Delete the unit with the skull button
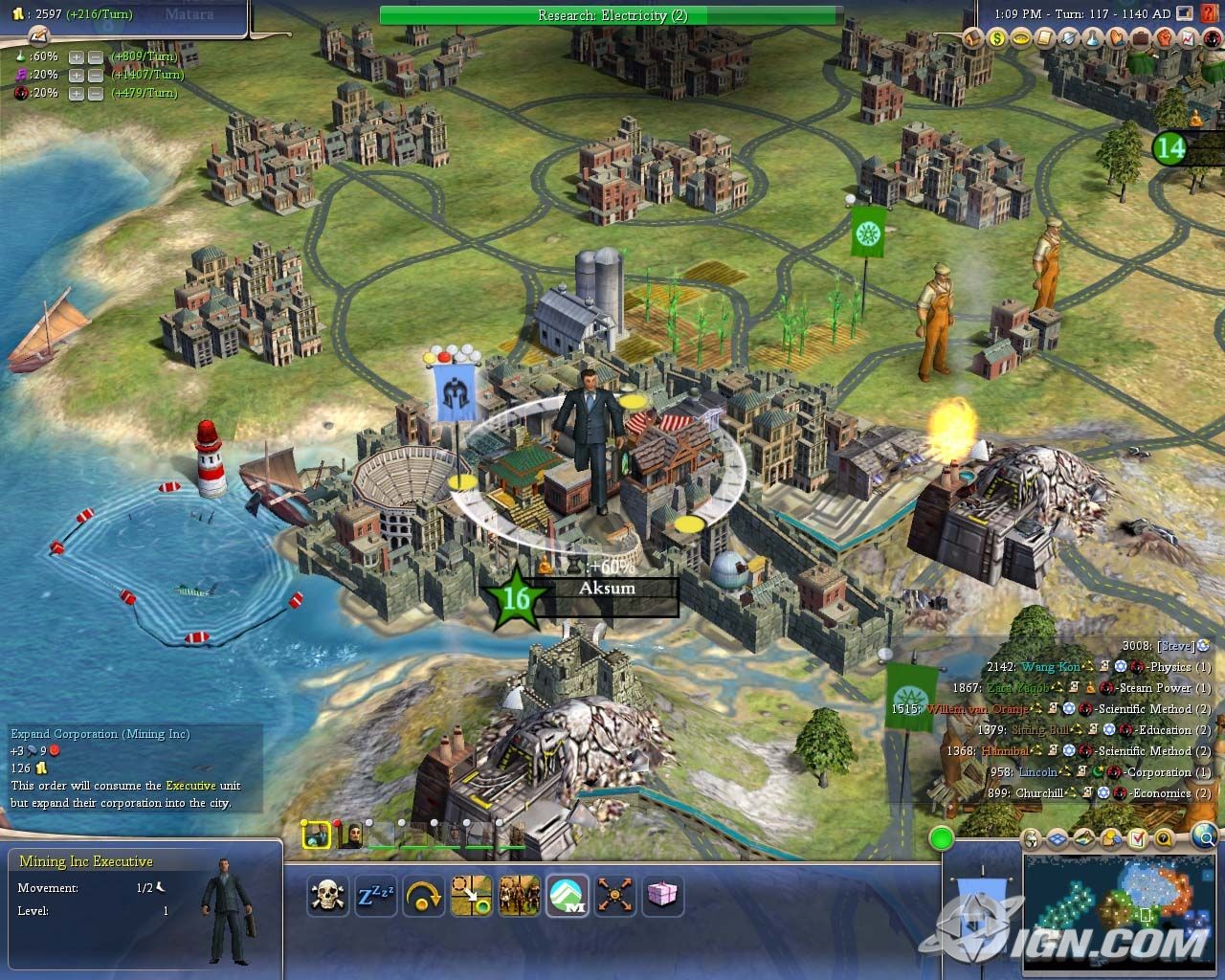 328,896
